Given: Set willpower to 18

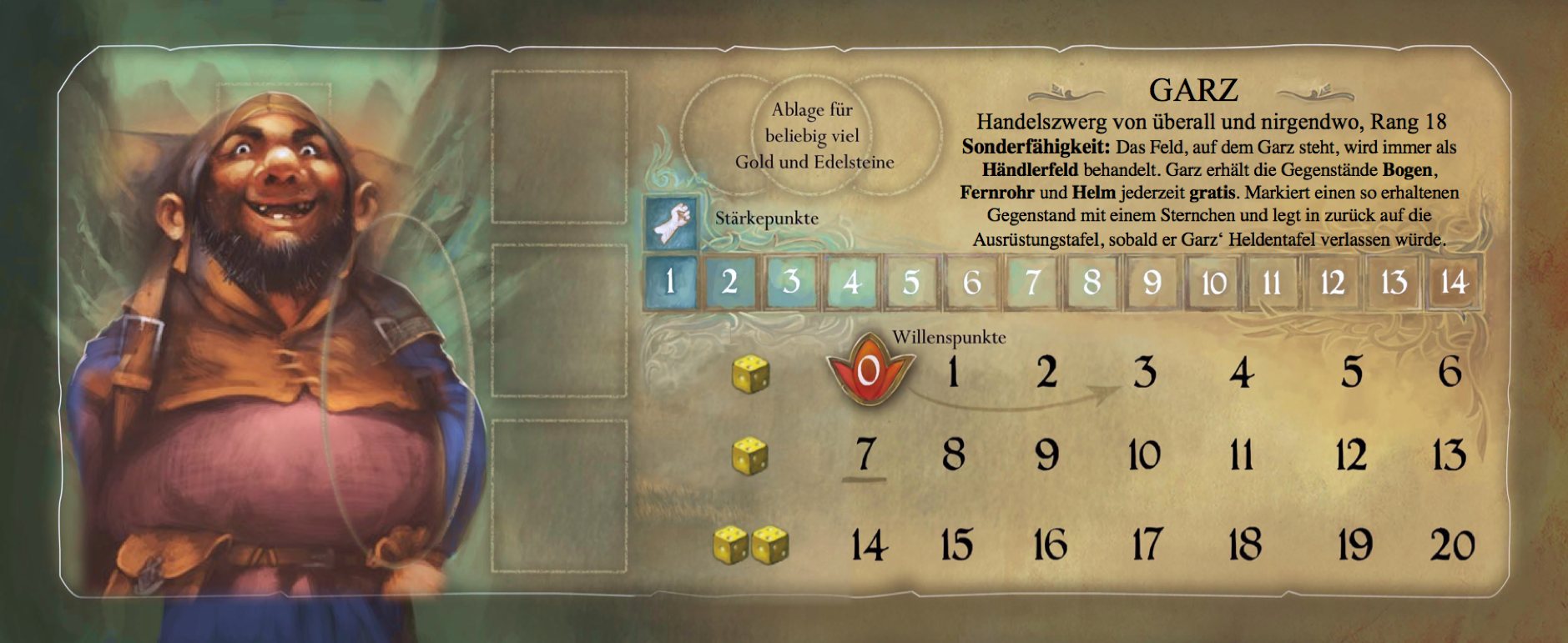Looking at the screenshot, I should pos(1244,545).
